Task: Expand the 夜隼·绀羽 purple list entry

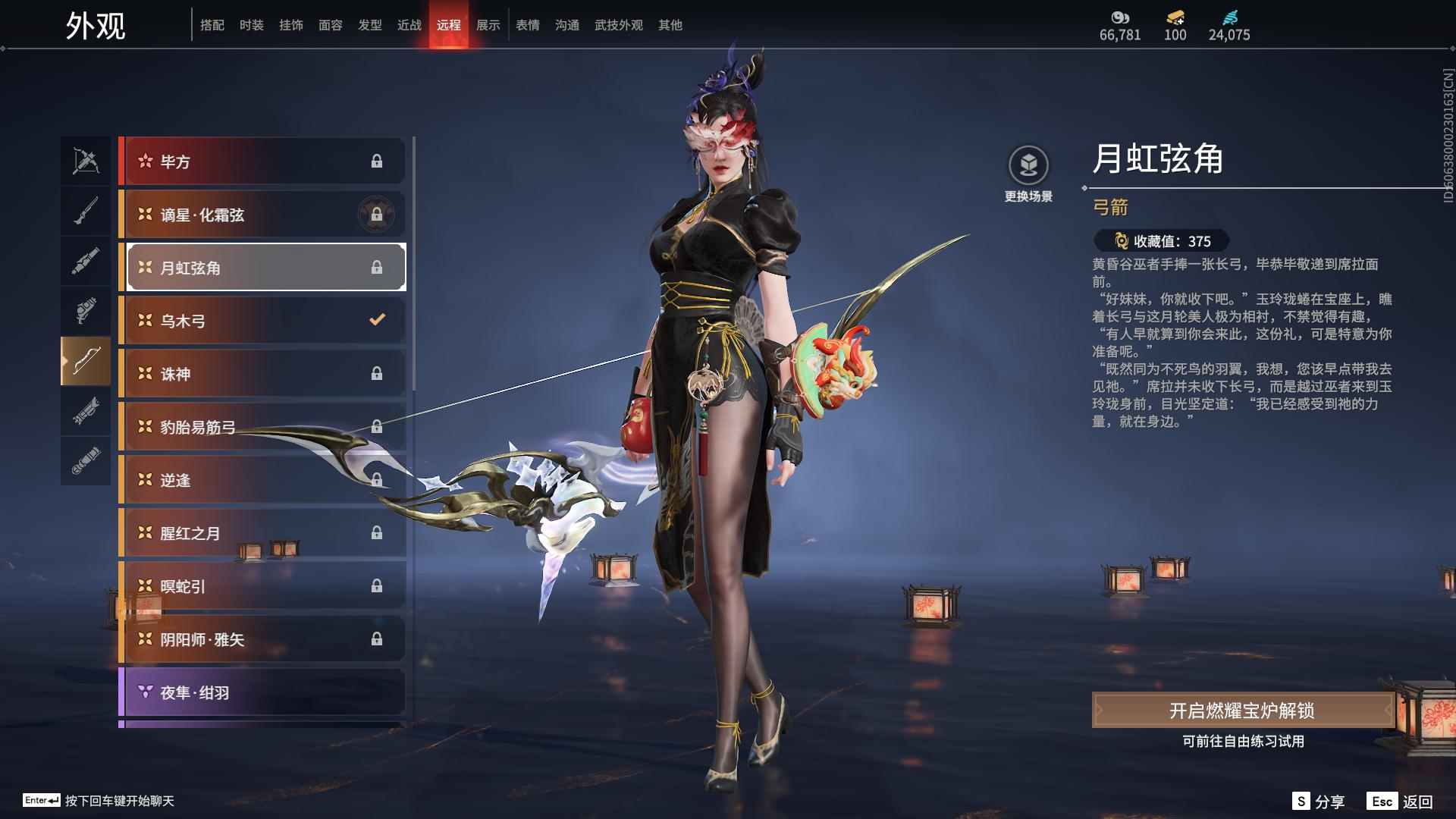Action: pyautogui.click(x=262, y=692)
